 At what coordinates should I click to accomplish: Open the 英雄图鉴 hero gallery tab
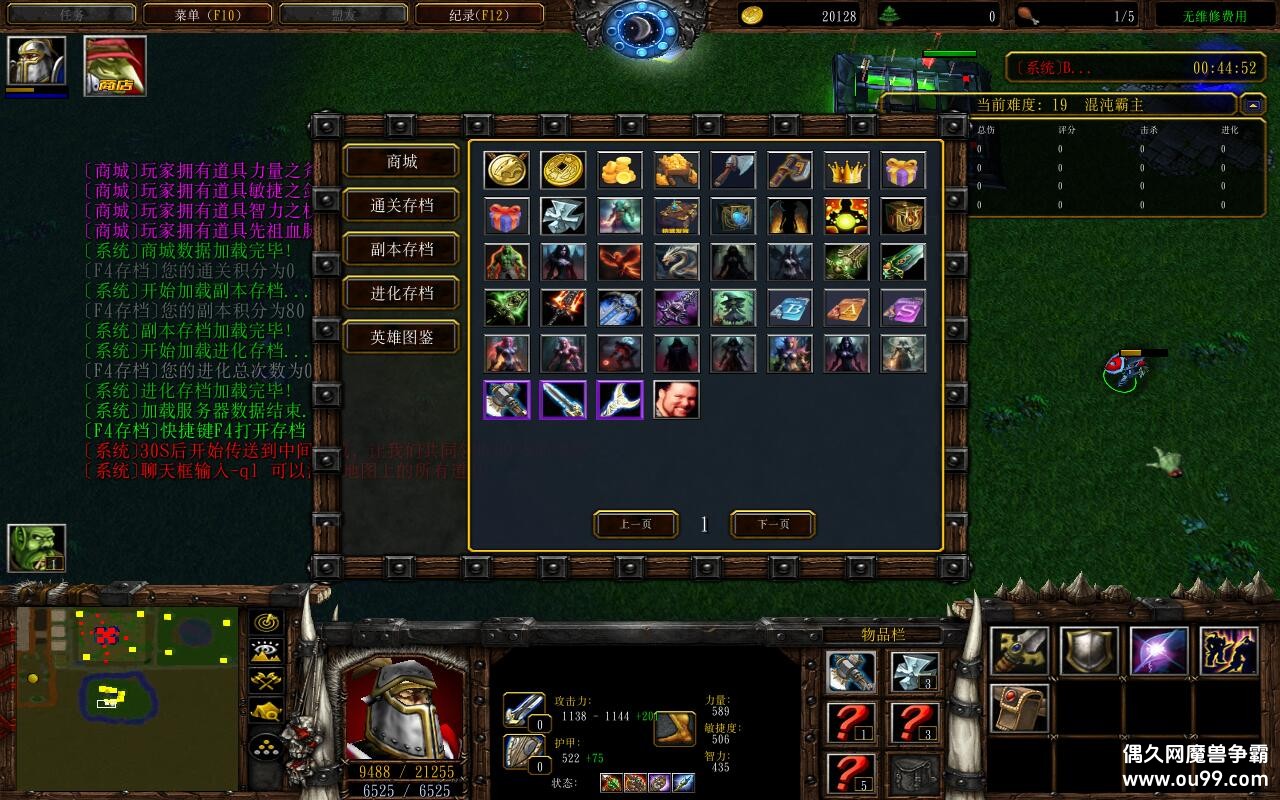click(x=401, y=338)
